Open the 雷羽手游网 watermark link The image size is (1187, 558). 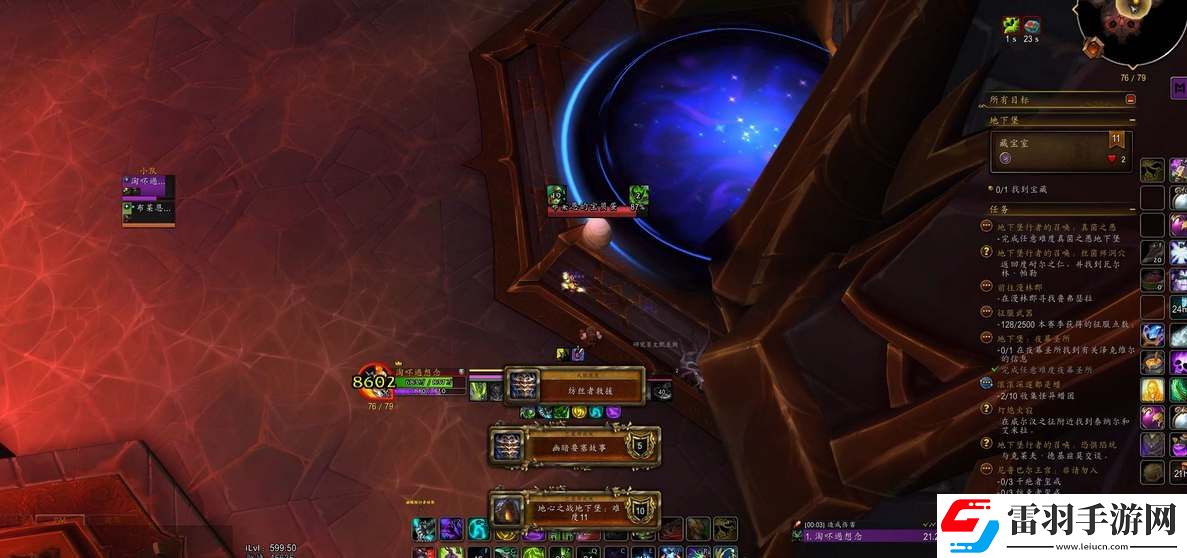[x=1062, y=523]
